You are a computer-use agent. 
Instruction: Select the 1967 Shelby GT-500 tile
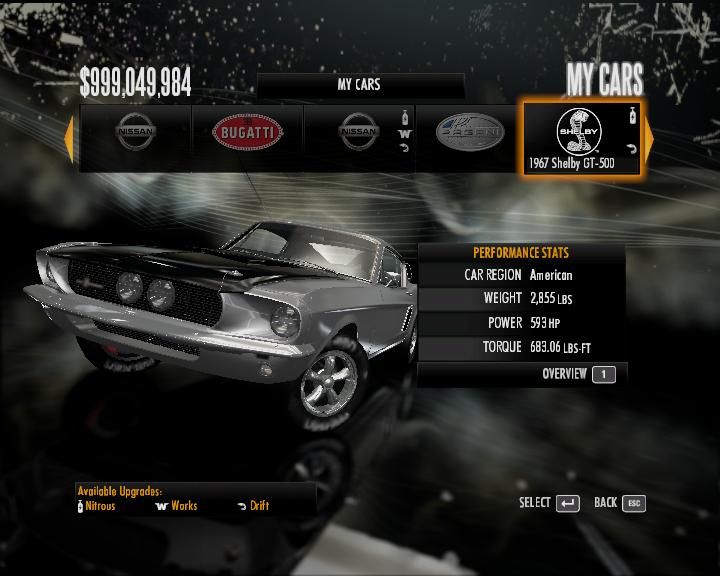coord(584,139)
